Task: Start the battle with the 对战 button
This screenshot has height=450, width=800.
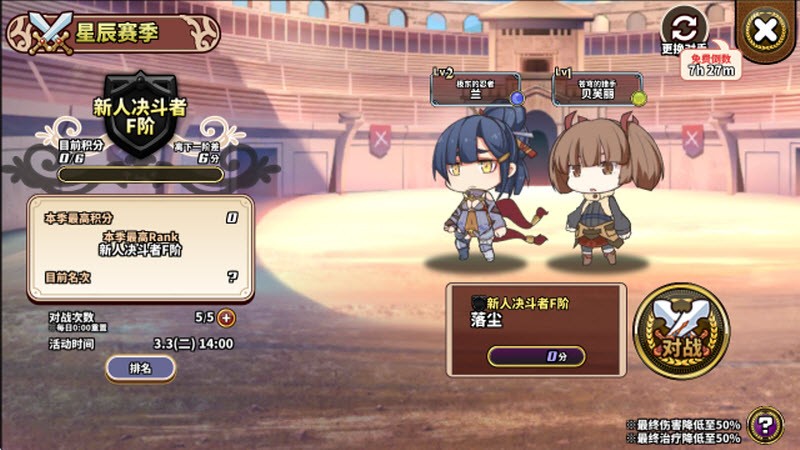Action: tap(681, 332)
